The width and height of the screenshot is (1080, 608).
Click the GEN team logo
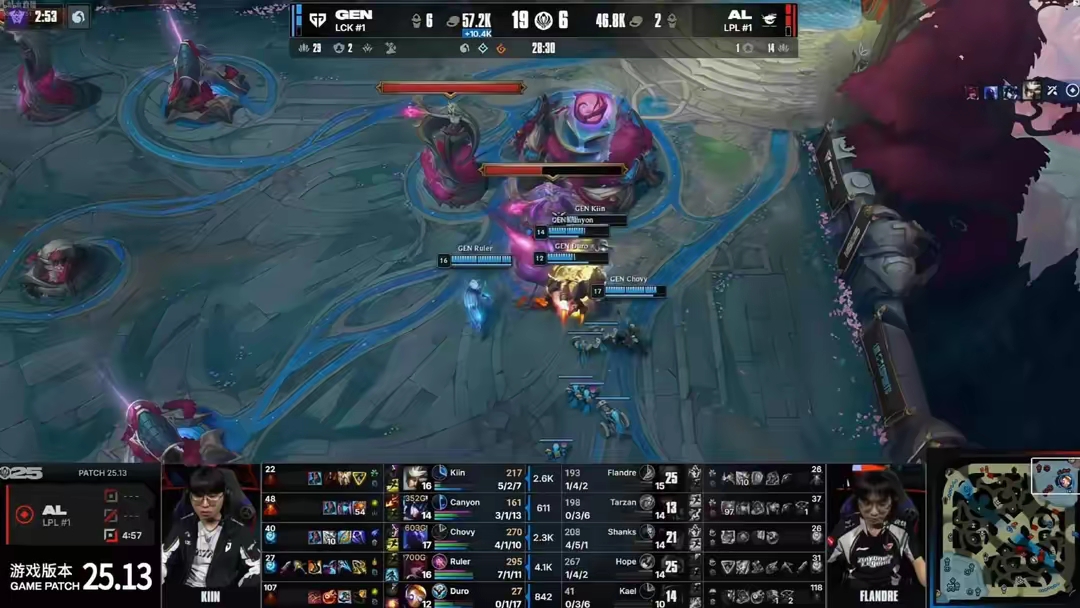[317, 20]
